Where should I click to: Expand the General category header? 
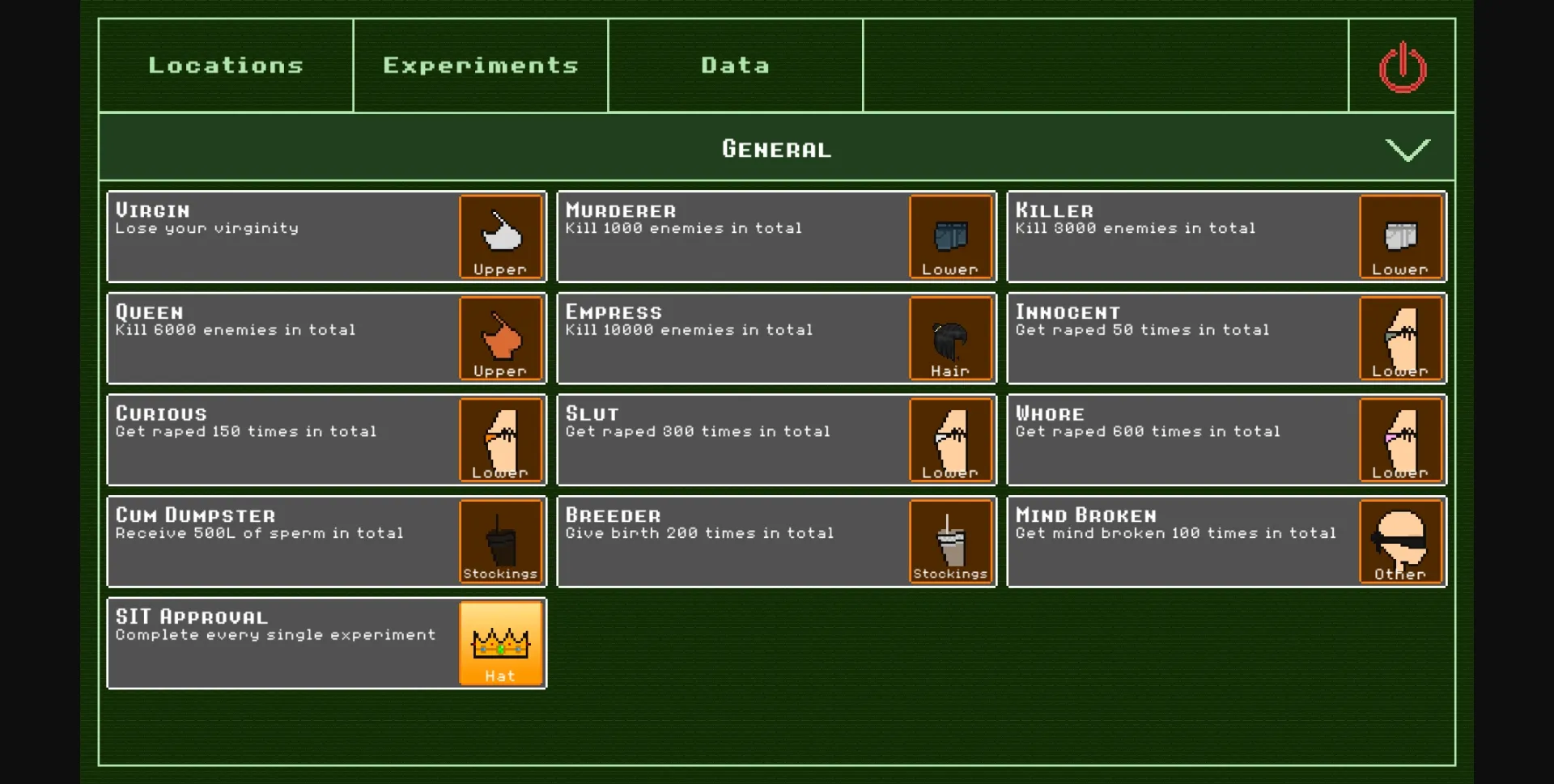[775, 148]
